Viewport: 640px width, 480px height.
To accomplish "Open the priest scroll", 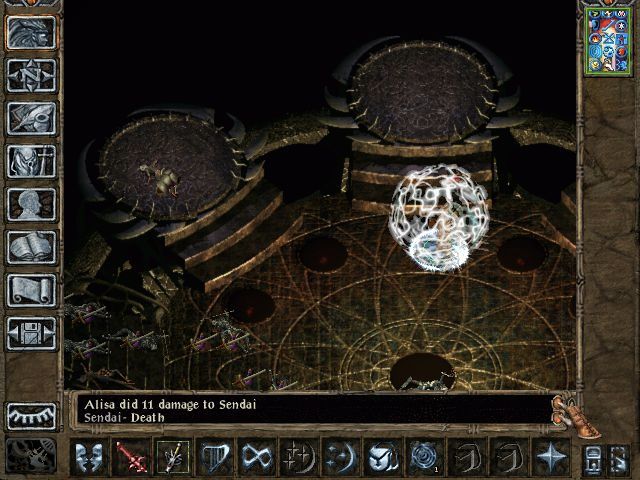I will pos(31,290).
